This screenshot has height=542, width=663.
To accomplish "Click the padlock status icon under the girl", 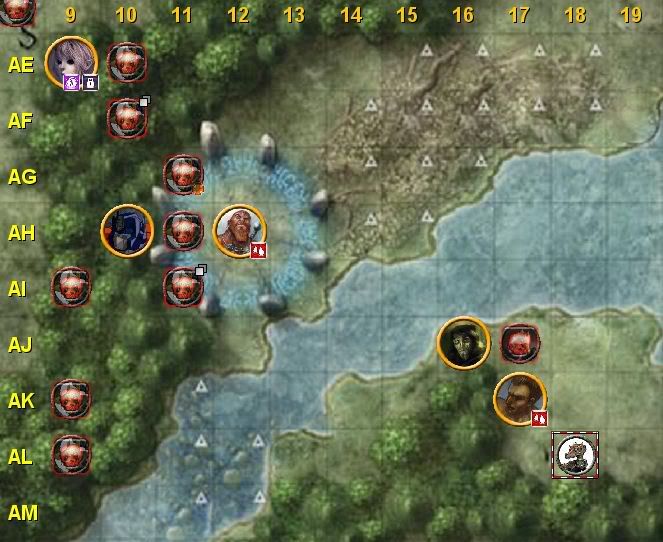I will (x=90, y=83).
